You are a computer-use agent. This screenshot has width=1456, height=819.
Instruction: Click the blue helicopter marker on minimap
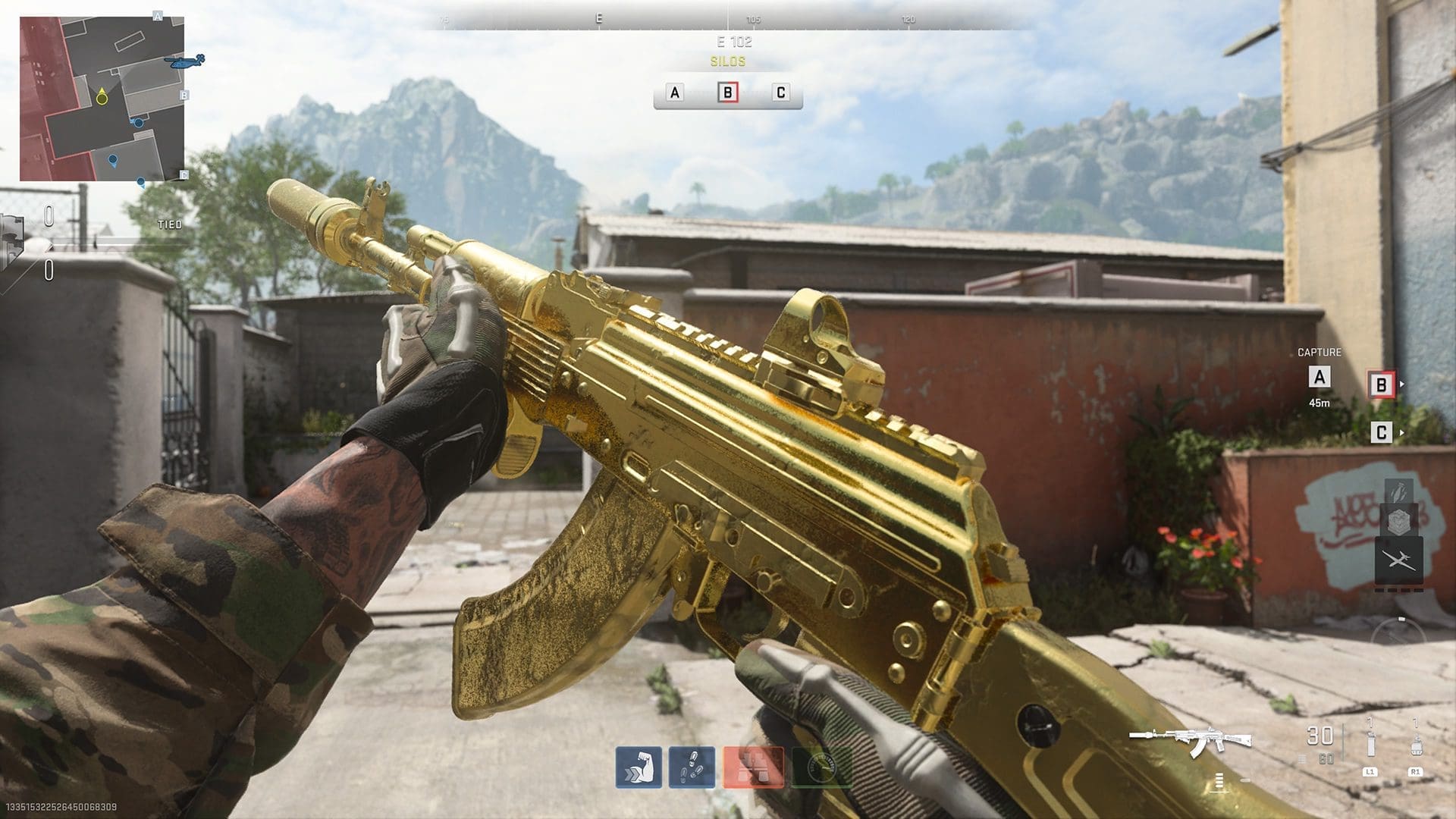coord(187,62)
